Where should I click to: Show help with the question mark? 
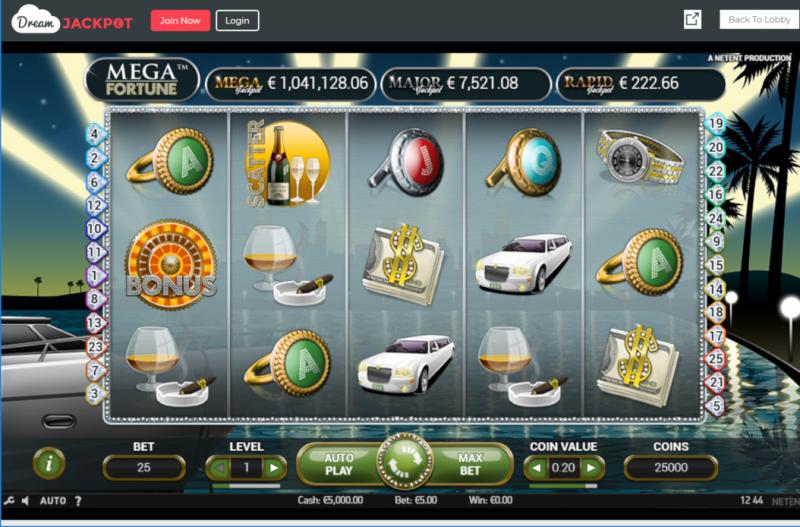coord(78,501)
